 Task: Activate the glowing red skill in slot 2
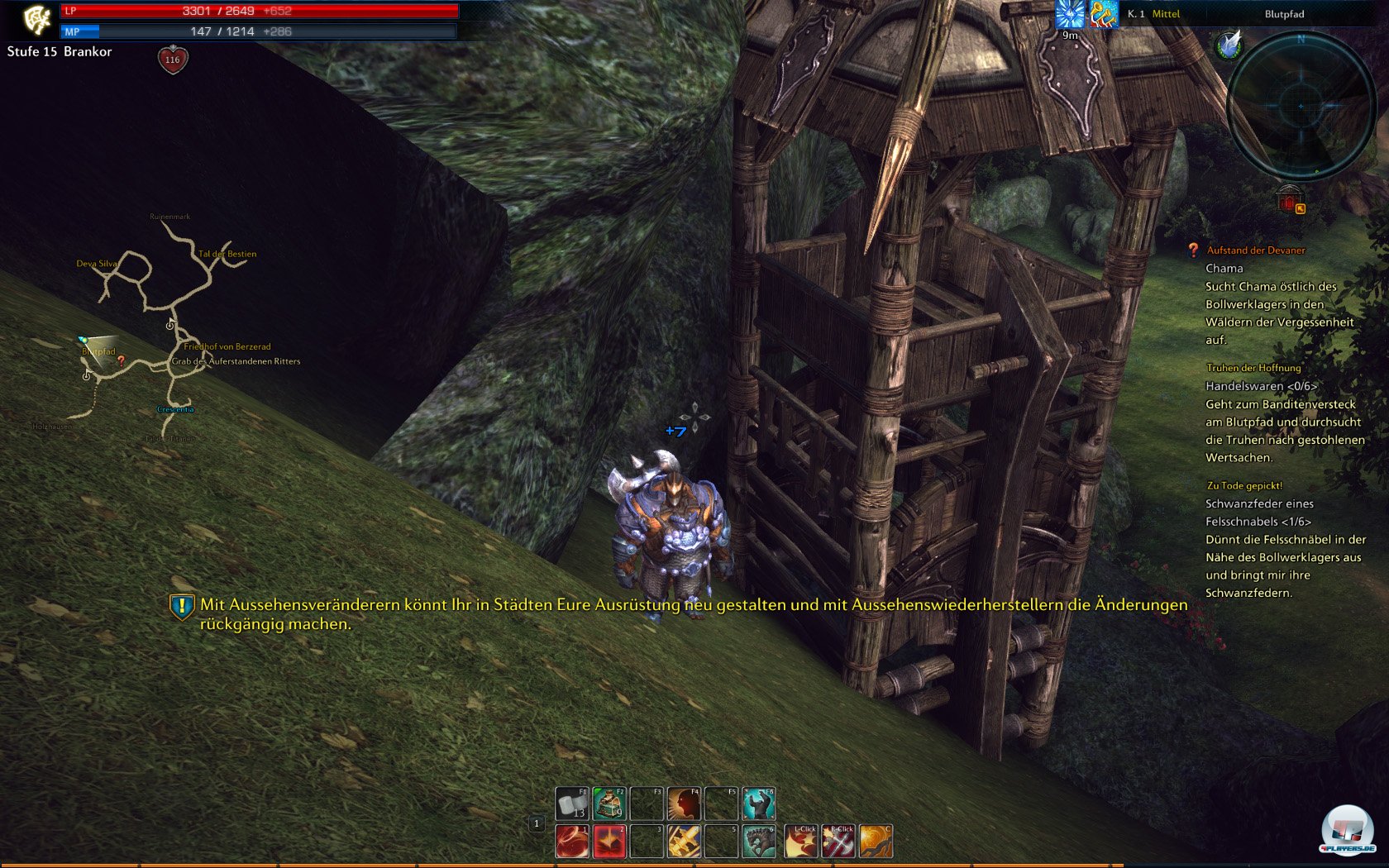click(x=609, y=842)
